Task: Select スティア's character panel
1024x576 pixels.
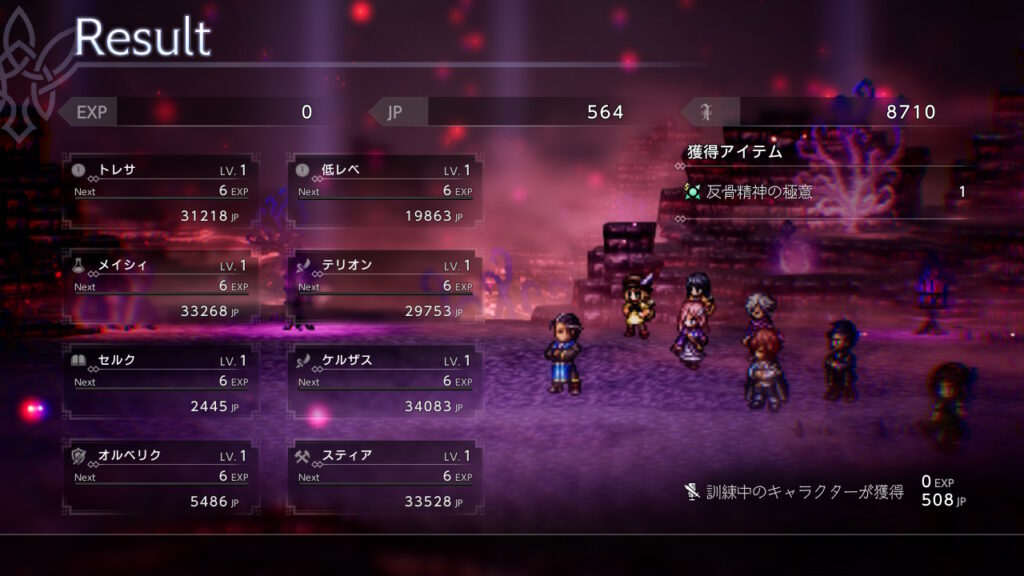Action: (x=384, y=477)
